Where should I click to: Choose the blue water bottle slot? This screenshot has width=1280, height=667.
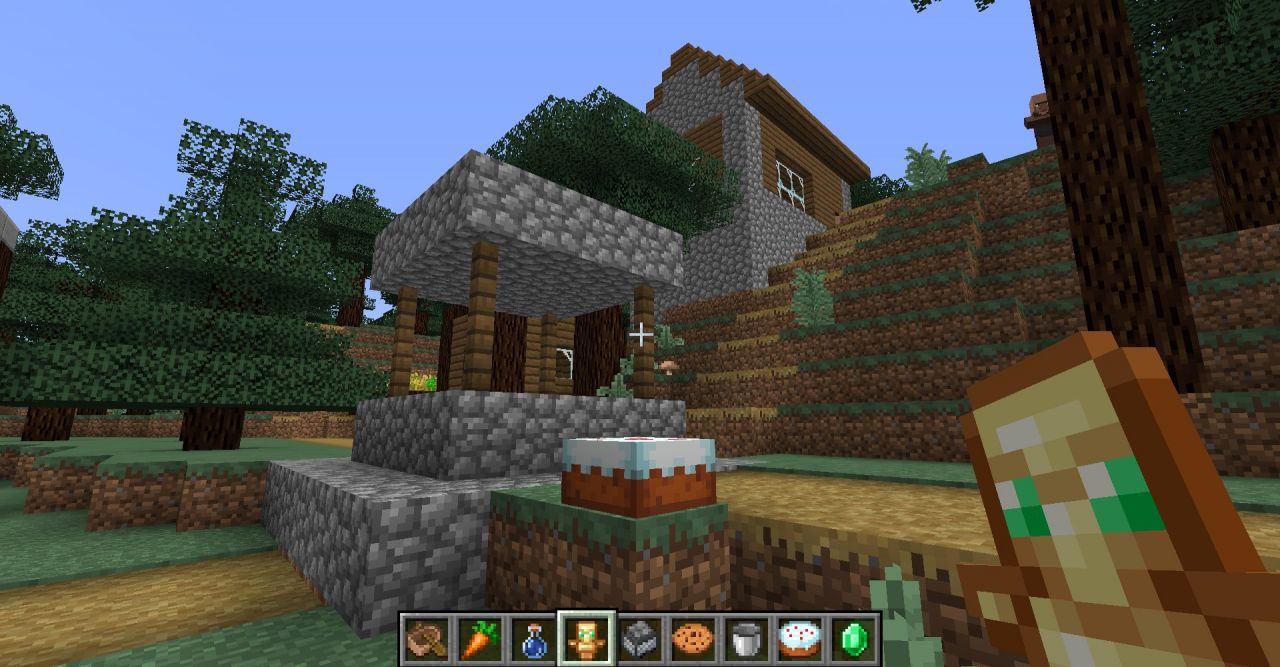tap(532, 638)
